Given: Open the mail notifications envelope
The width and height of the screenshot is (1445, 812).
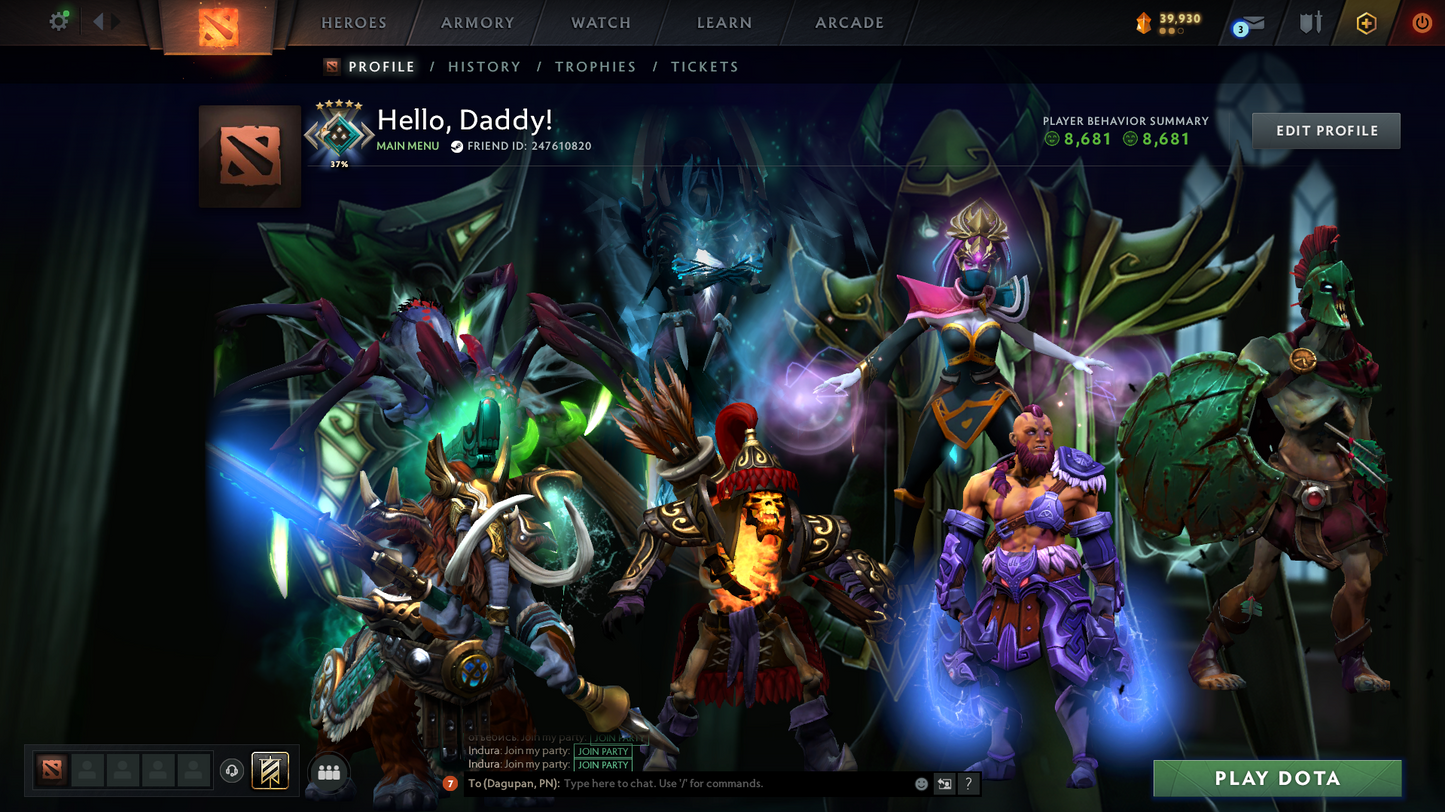Looking at the screenshot, I should pos(1249,23).
